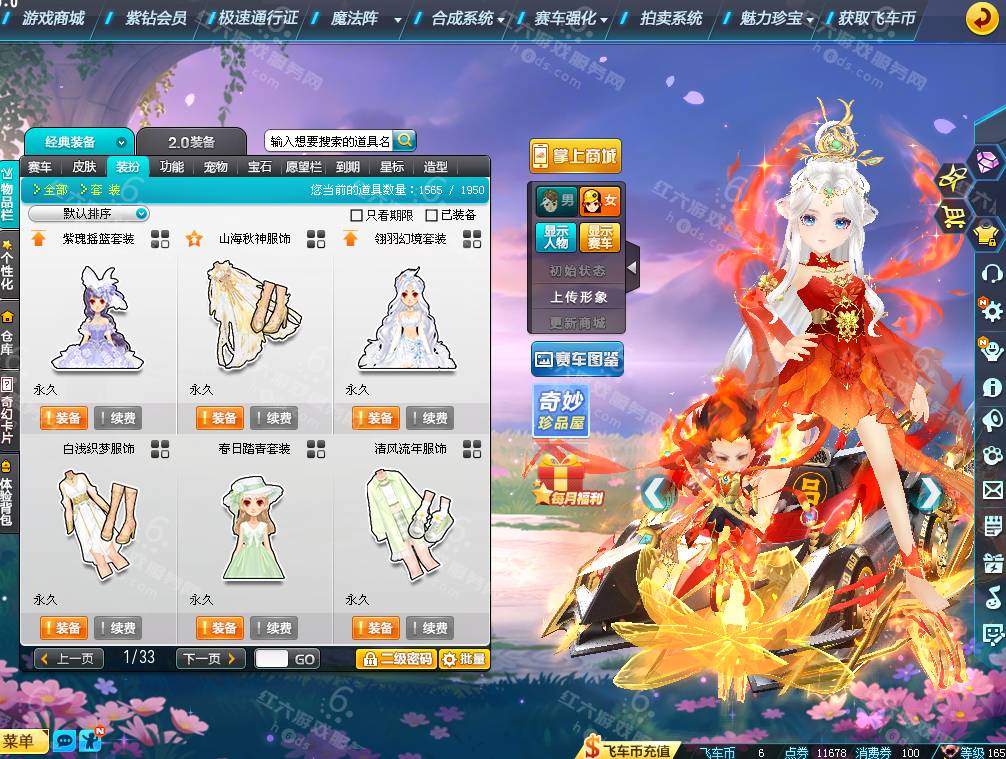
Task: Go to the next inventory page
Action: pos(210,659)
